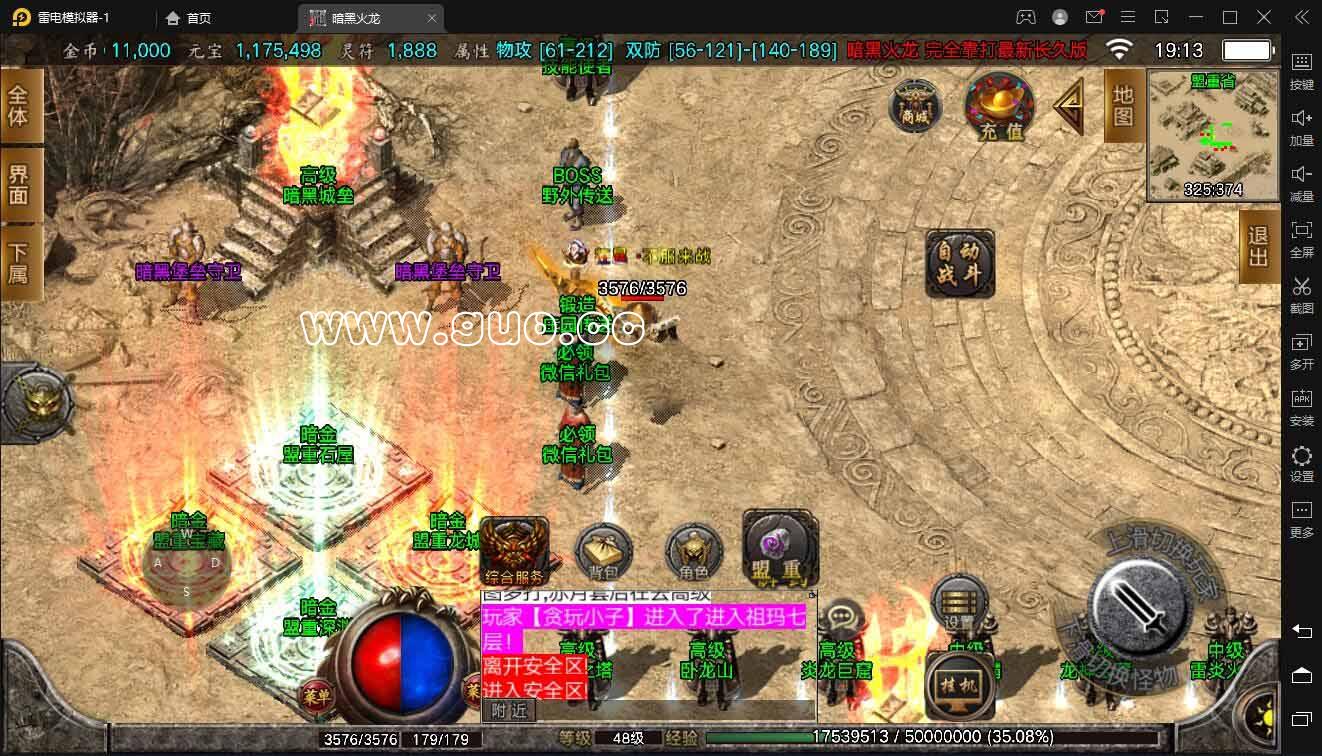Activate the 挂机 idle mode button
Image resolution: width=1322 pixels, height=756 pixels.
pos(958,686)
